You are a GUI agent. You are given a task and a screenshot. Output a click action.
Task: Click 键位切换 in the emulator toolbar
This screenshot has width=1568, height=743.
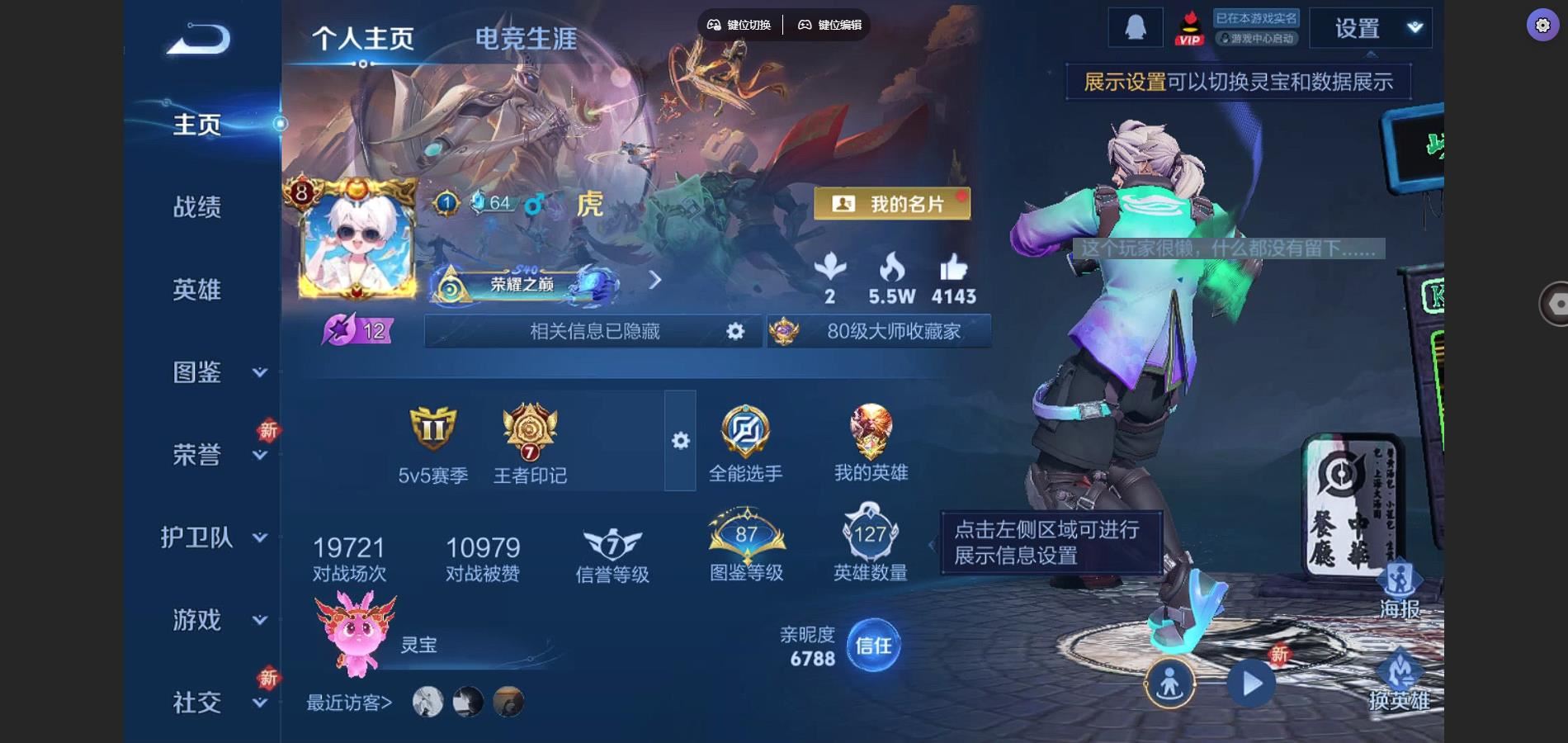[x=739, y=25]
